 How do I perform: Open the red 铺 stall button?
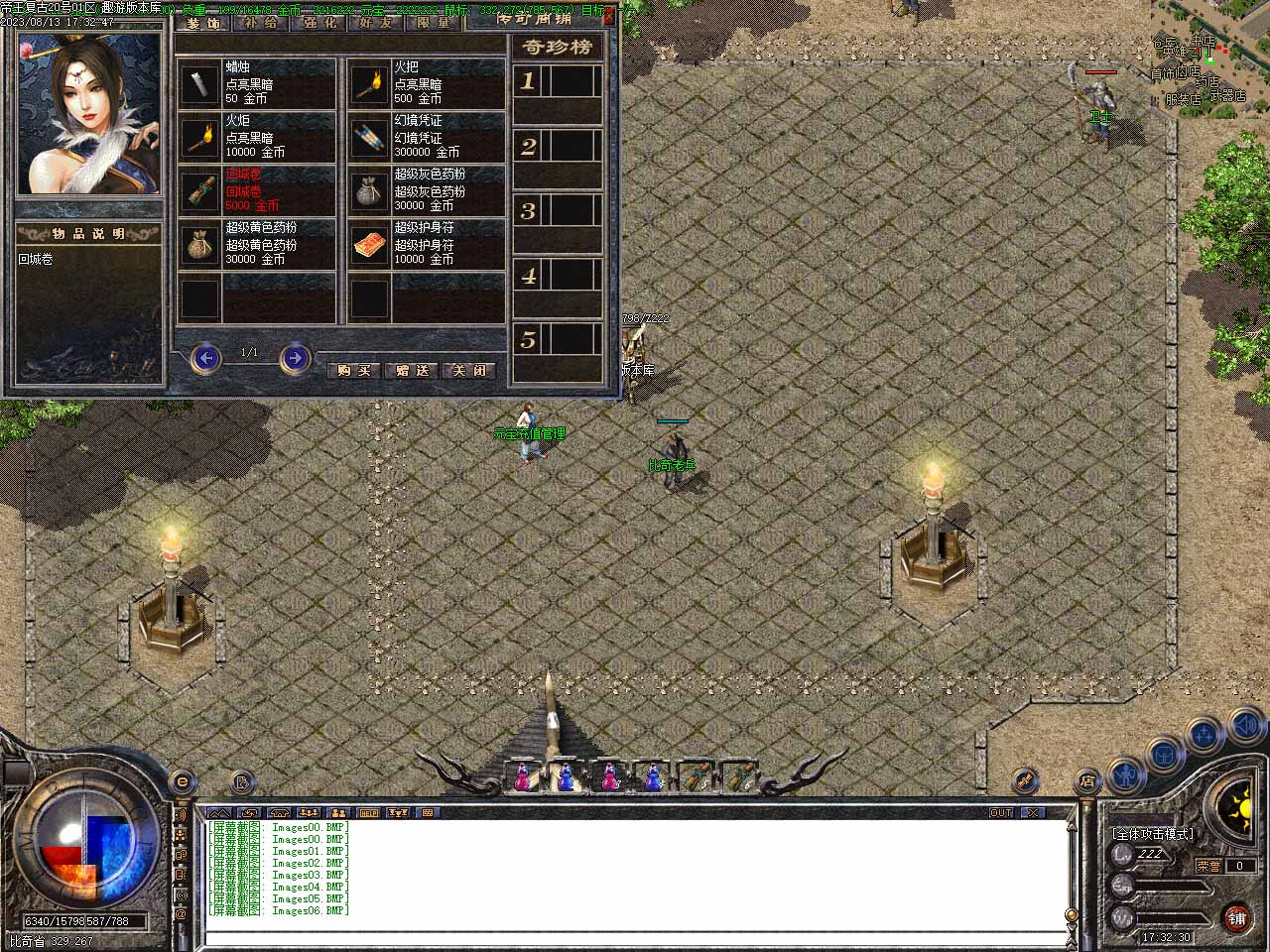1236,918
